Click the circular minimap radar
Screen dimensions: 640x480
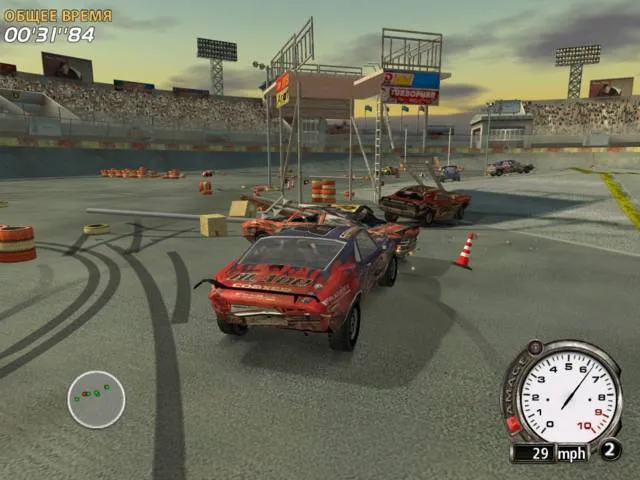pyautogui.click(x=96, y=399)
